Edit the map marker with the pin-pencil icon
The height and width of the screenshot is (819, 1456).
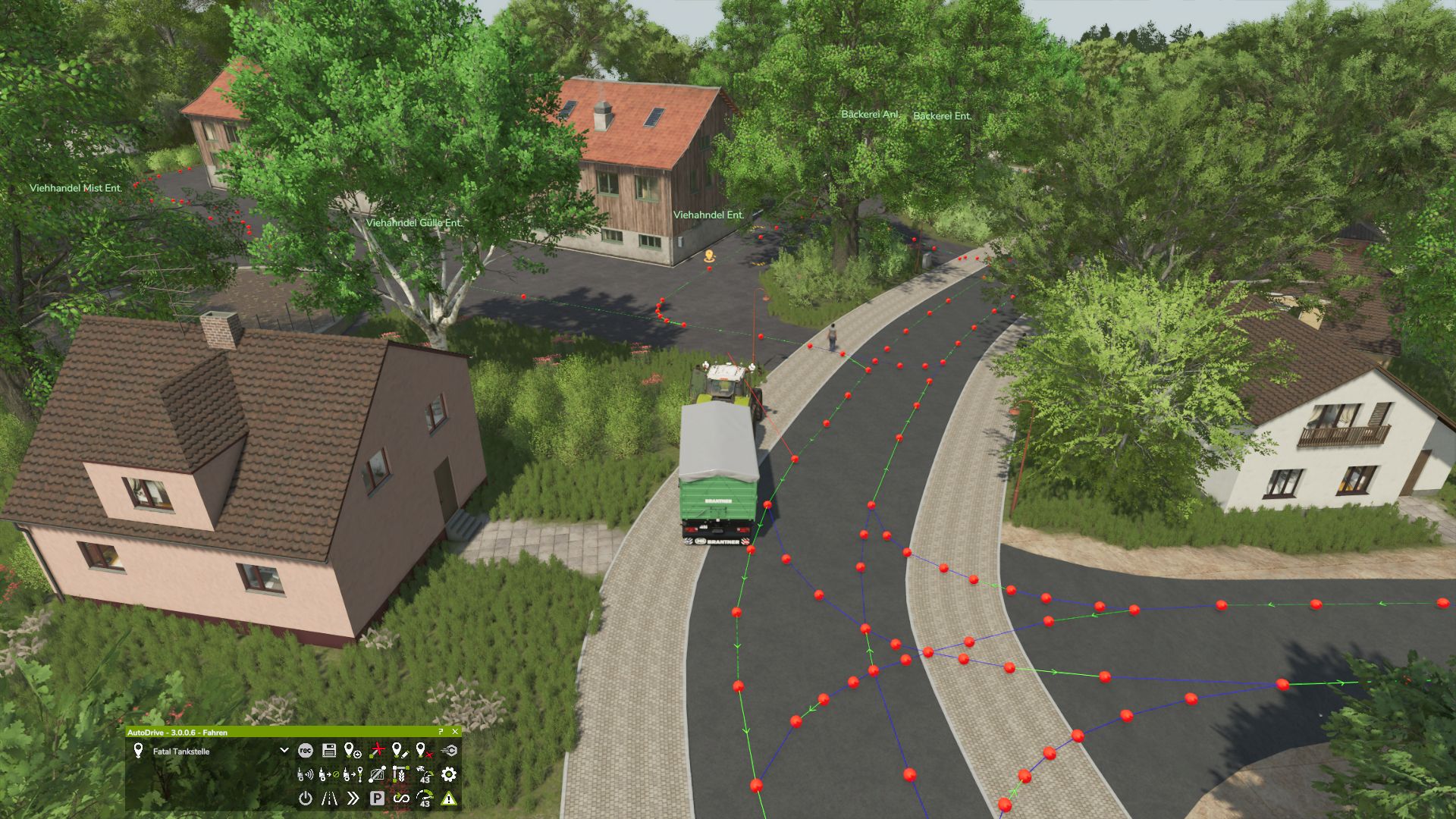(400, 751)
